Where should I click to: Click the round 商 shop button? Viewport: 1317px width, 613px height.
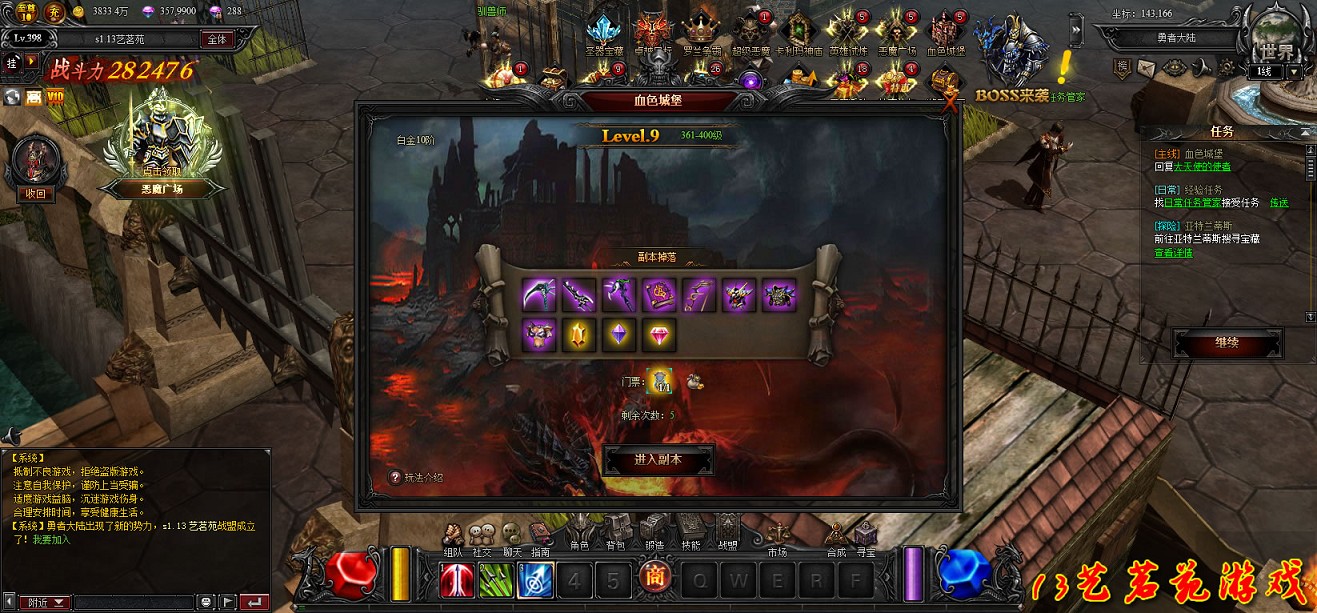[x=654, y=579]
